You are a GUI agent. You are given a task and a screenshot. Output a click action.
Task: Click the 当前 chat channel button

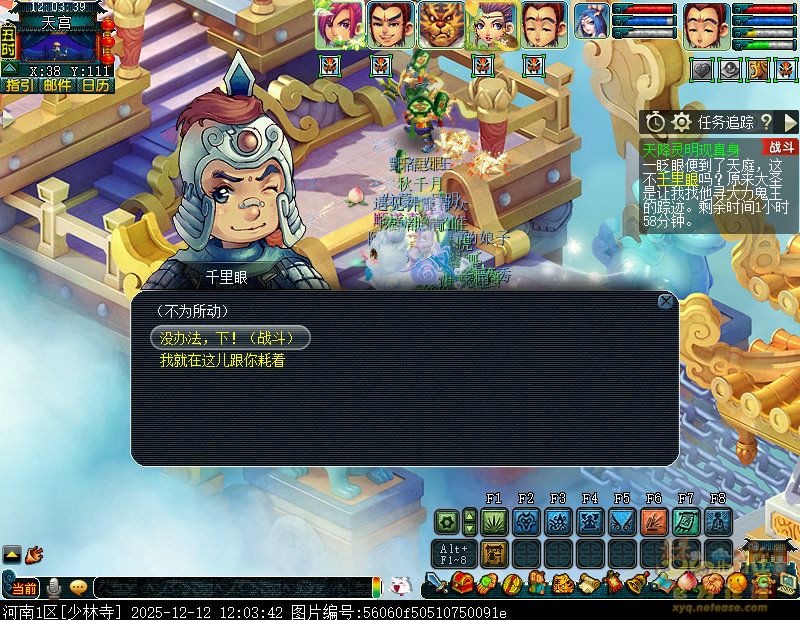24,588
